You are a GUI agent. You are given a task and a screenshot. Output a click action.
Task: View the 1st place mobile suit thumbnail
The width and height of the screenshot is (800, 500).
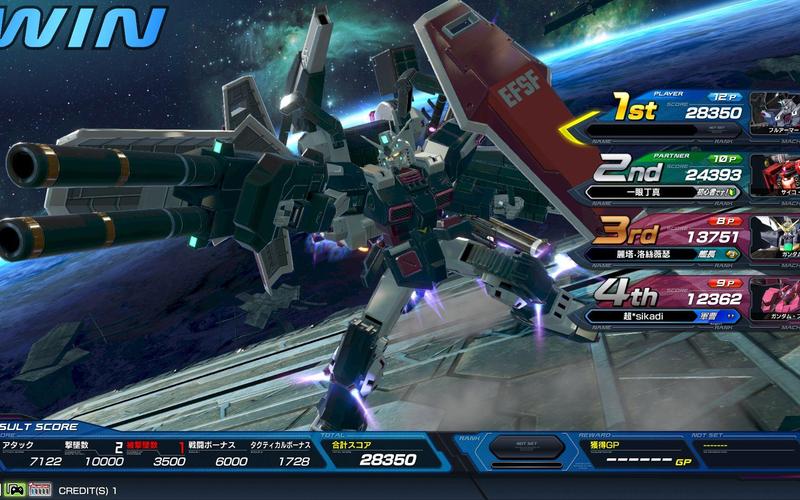click(x=775, y=113)
